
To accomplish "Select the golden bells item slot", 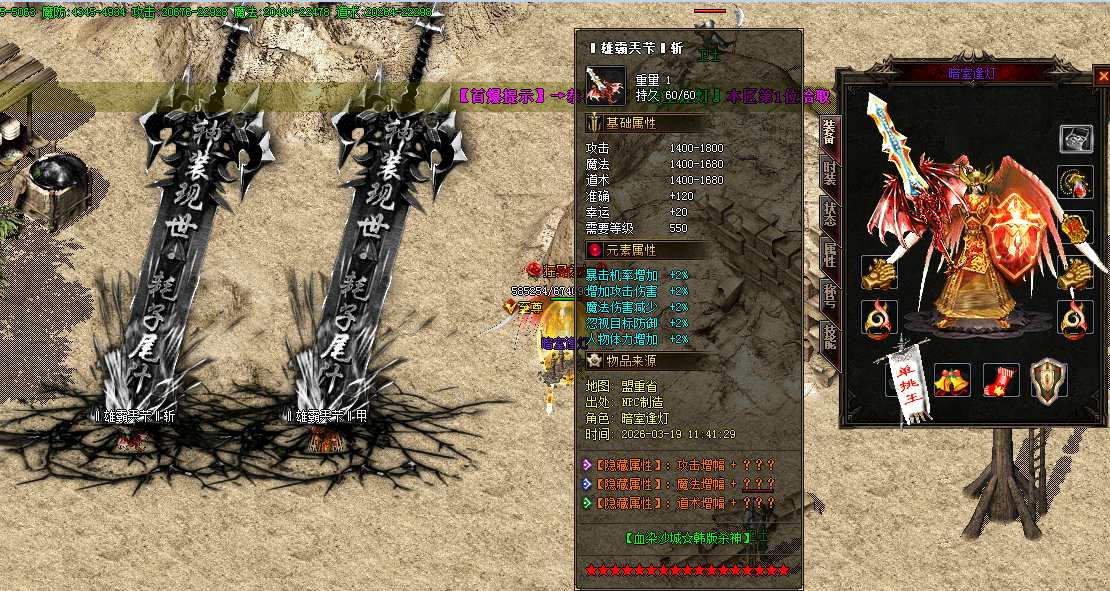I will tap(952, 381).
